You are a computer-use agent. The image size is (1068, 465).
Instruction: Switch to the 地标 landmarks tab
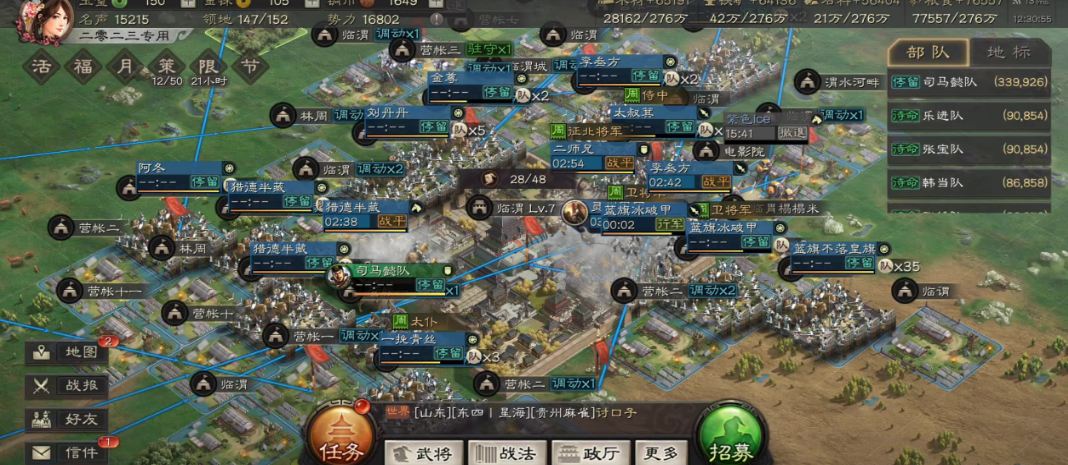click(1008, 53)
